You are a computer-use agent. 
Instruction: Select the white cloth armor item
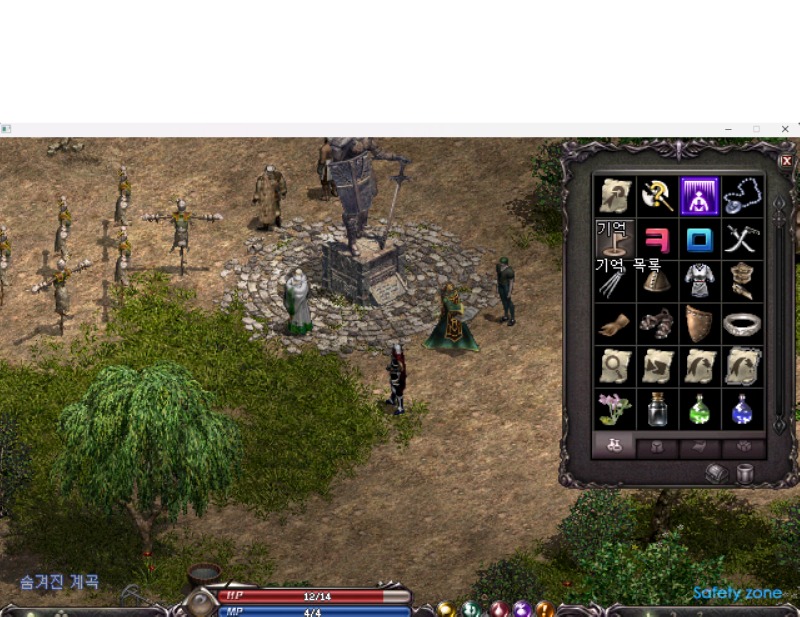click(699, 281)
